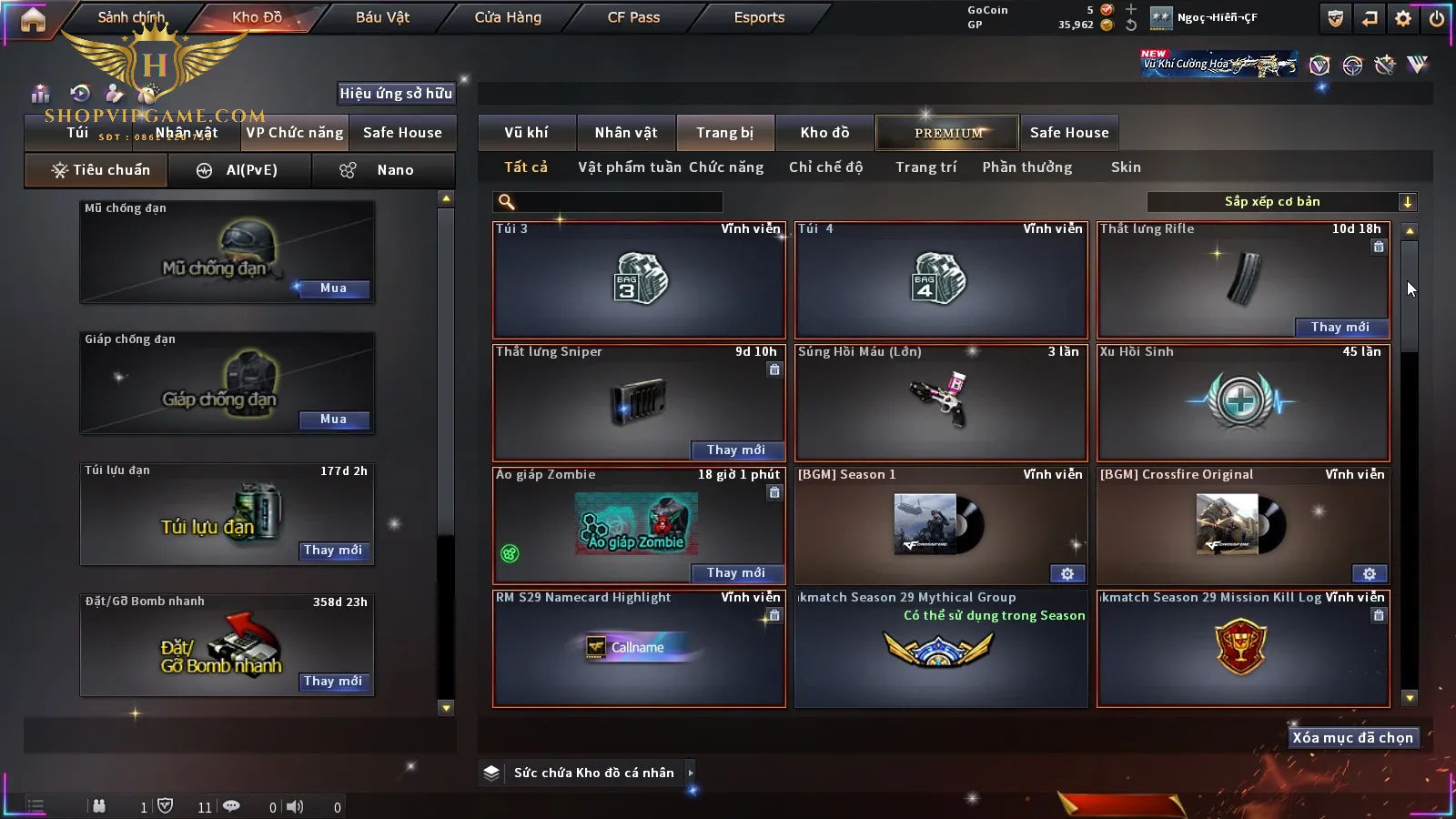Screen dimensions: 1456x819
Task: Open the Esports menu
Action: (759, 17)
